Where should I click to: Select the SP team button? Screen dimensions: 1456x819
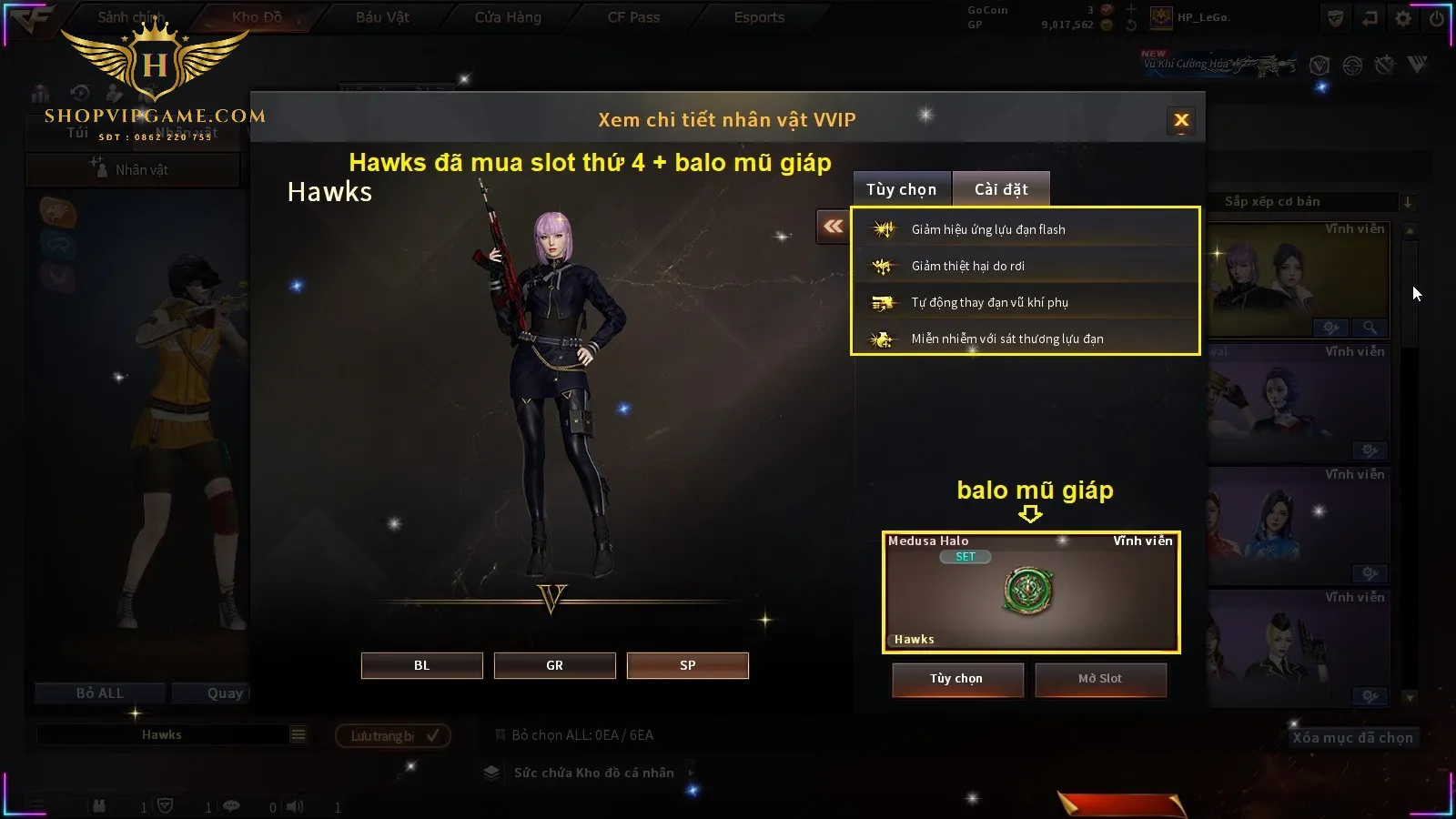coord(687,665)
